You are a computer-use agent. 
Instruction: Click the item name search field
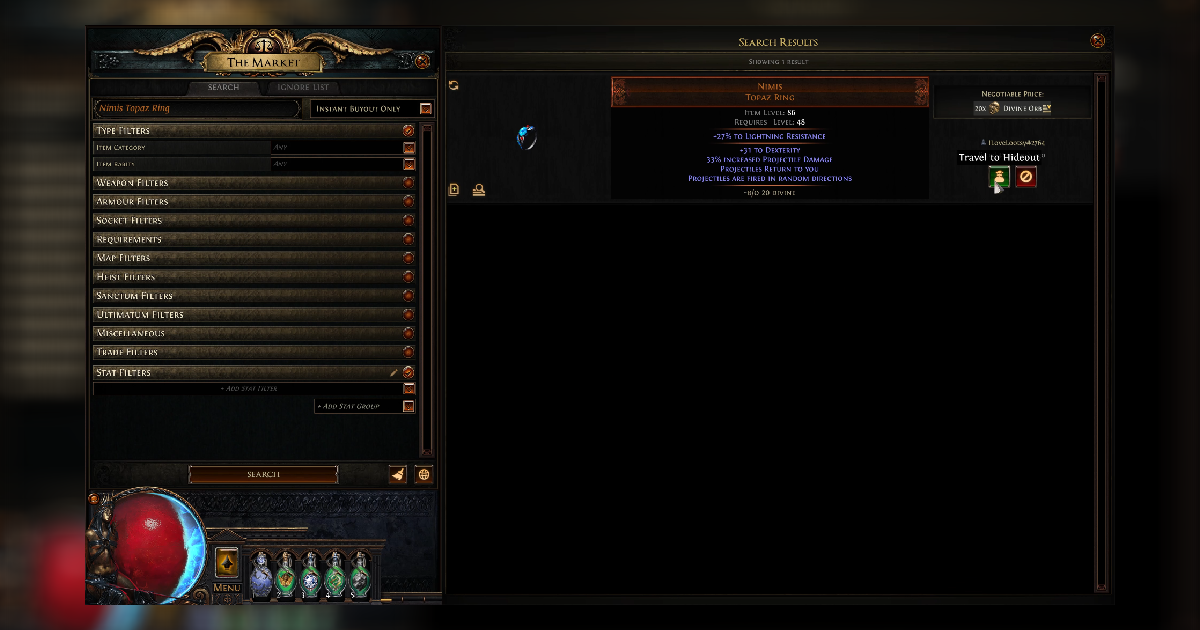click(x=196, y=108)
